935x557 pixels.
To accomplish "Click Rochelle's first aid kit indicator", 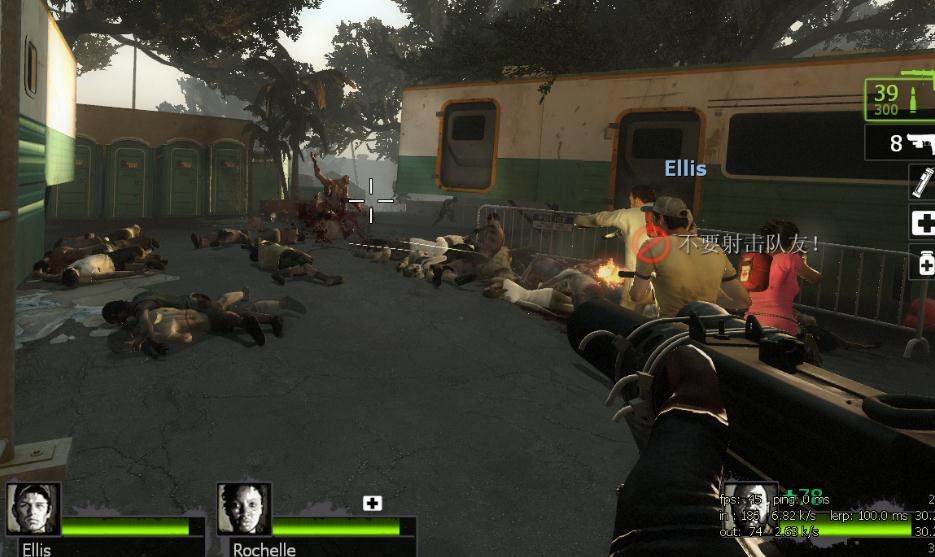I will (372, 503).
